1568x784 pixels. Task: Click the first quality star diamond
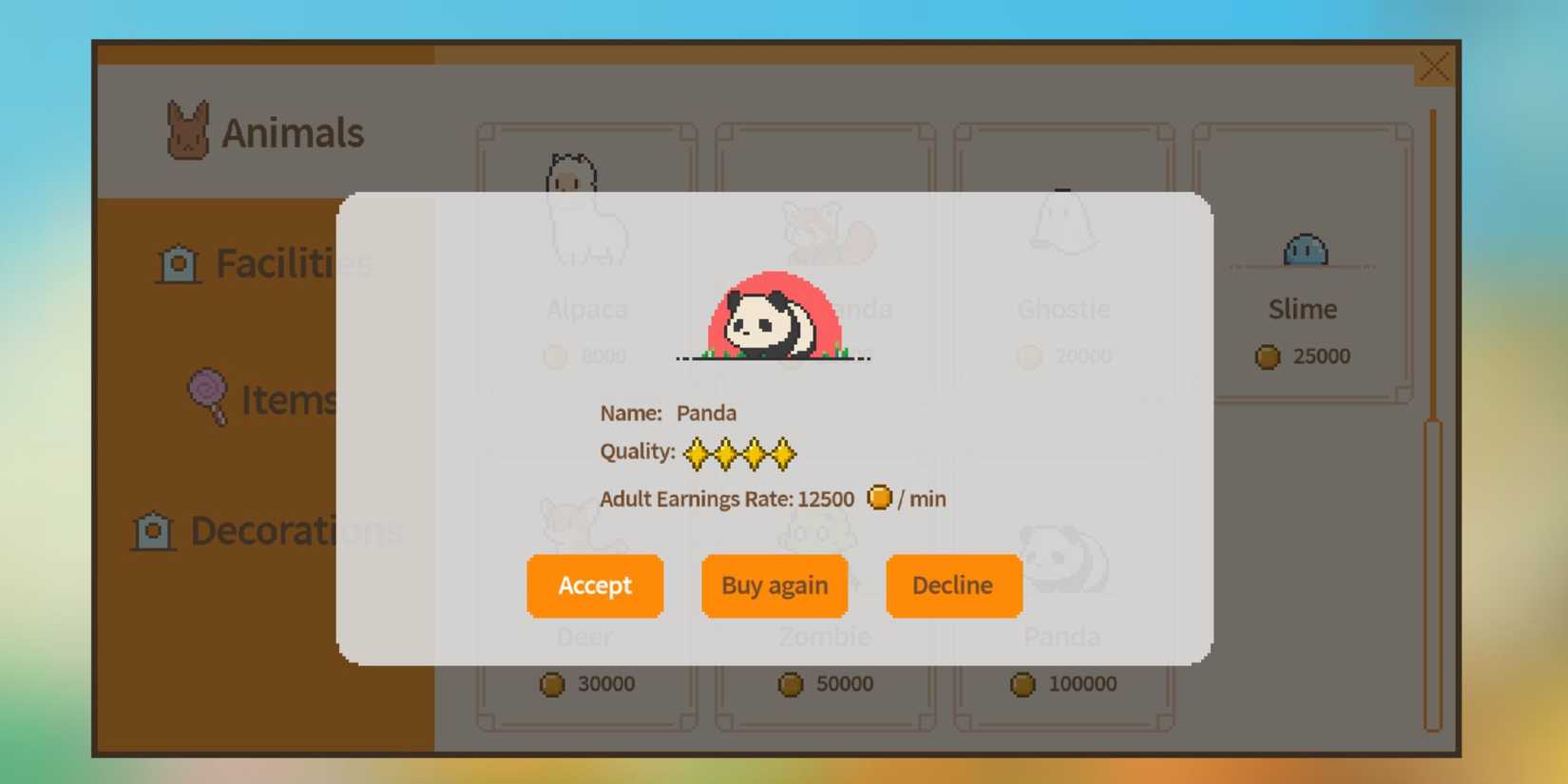point(698,452)
